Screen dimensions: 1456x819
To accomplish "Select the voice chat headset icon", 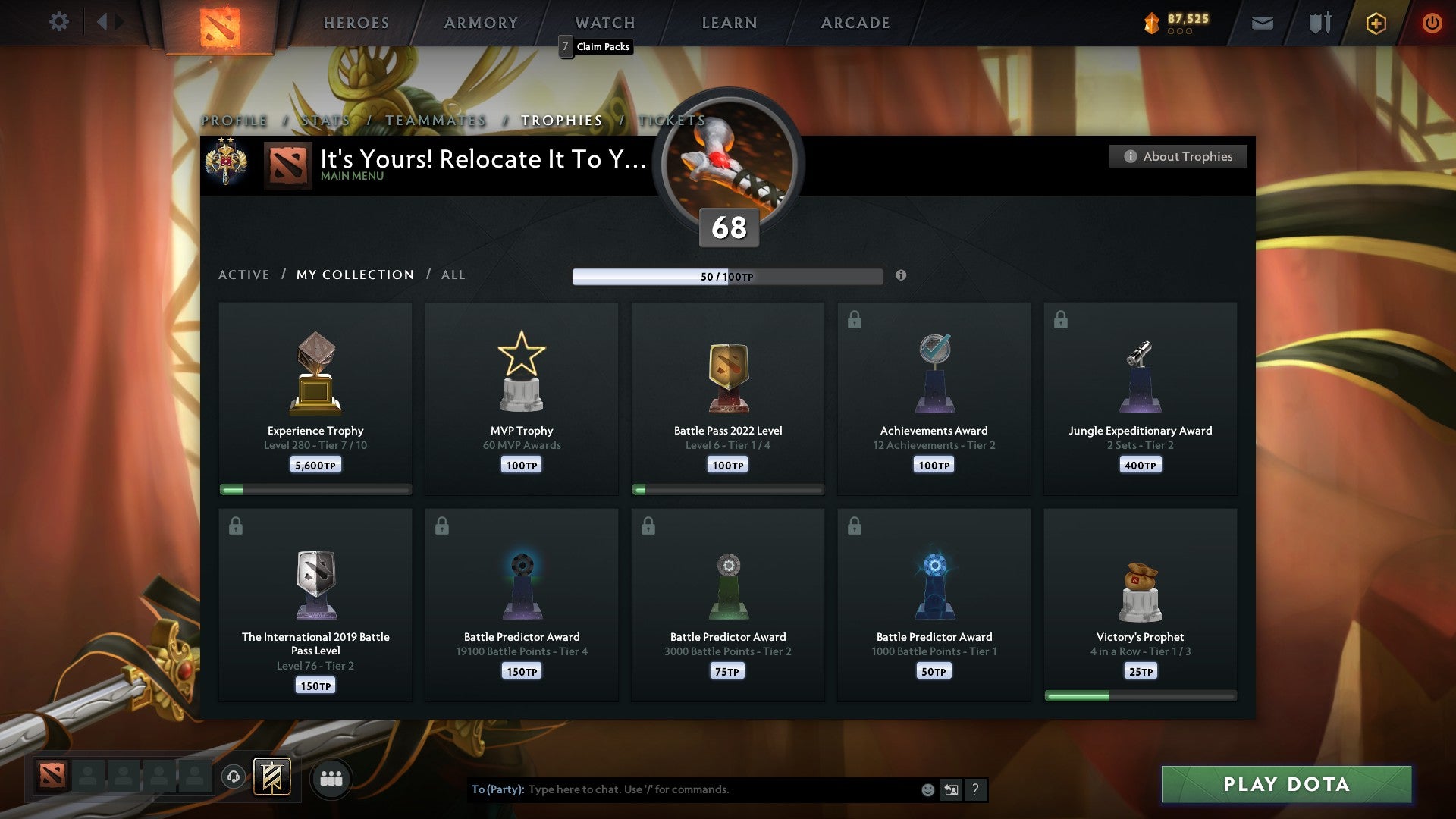I will 234,778.
